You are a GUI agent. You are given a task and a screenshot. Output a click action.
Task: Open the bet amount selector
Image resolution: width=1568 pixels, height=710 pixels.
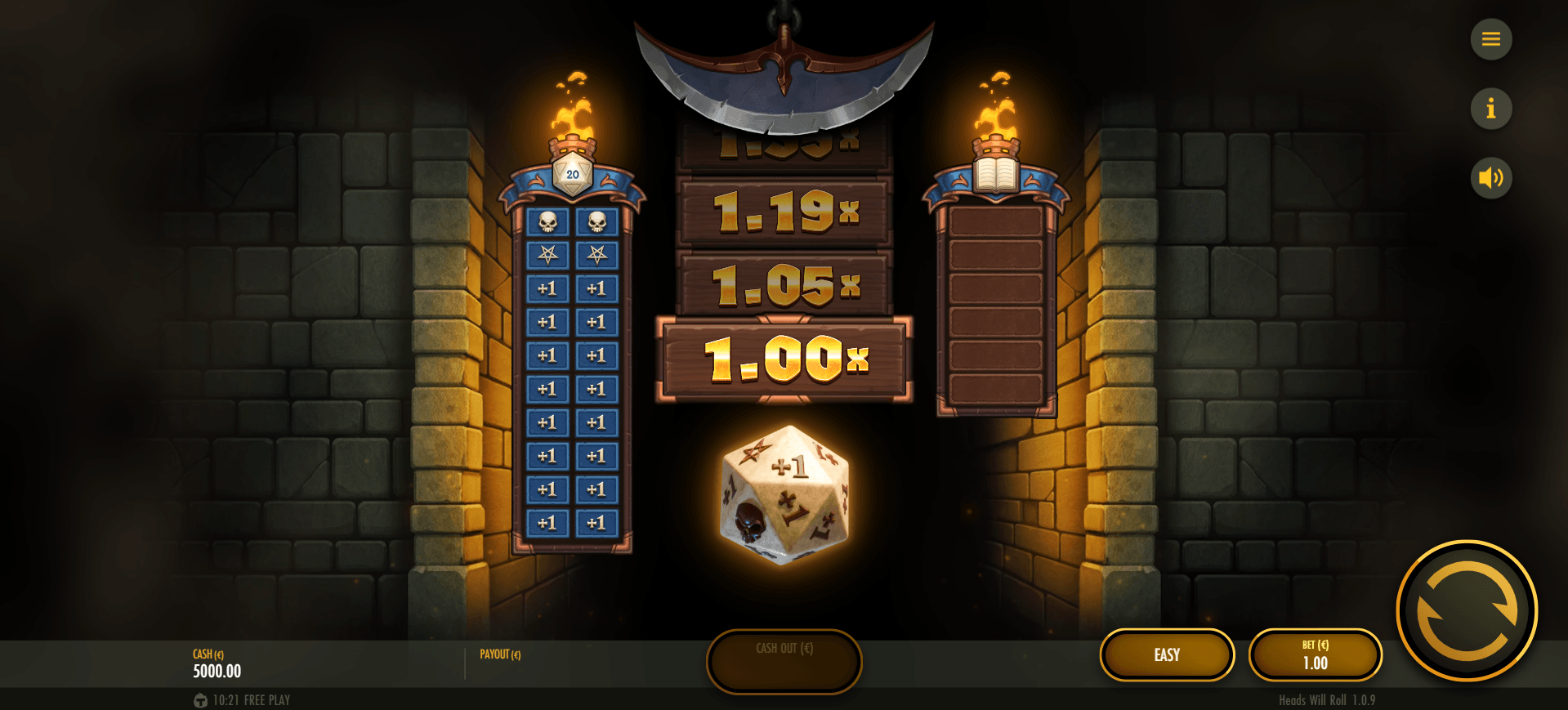tap(1315, 655)
